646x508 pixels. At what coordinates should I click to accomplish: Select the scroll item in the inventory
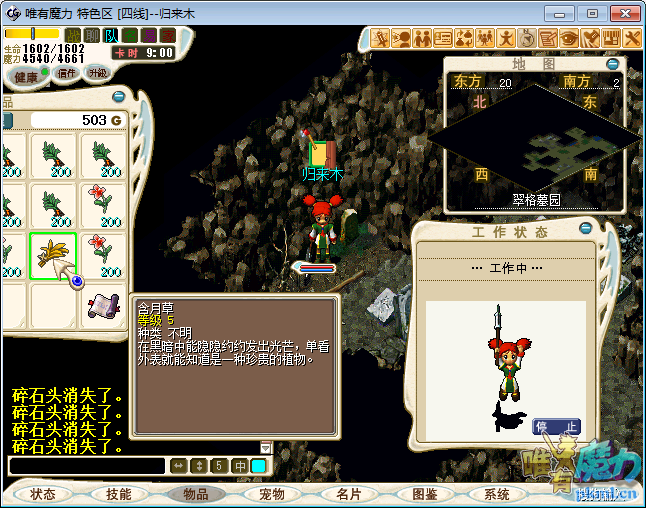coord(103,307)
